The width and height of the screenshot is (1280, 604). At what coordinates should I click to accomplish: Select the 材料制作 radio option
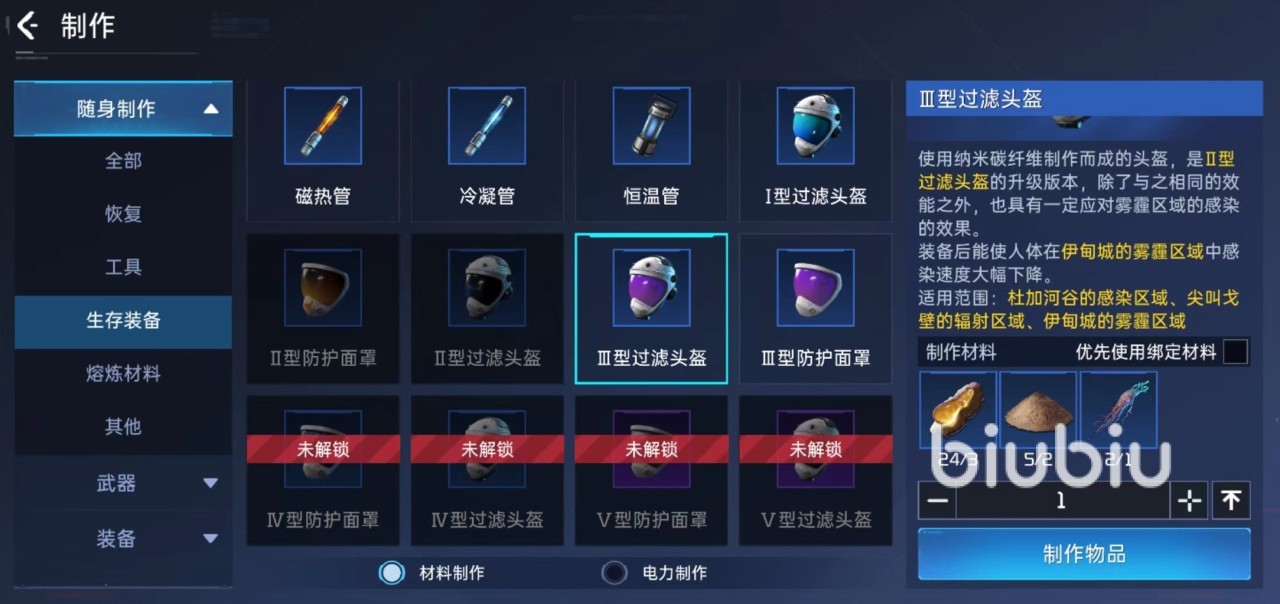[x=392, y=573]
